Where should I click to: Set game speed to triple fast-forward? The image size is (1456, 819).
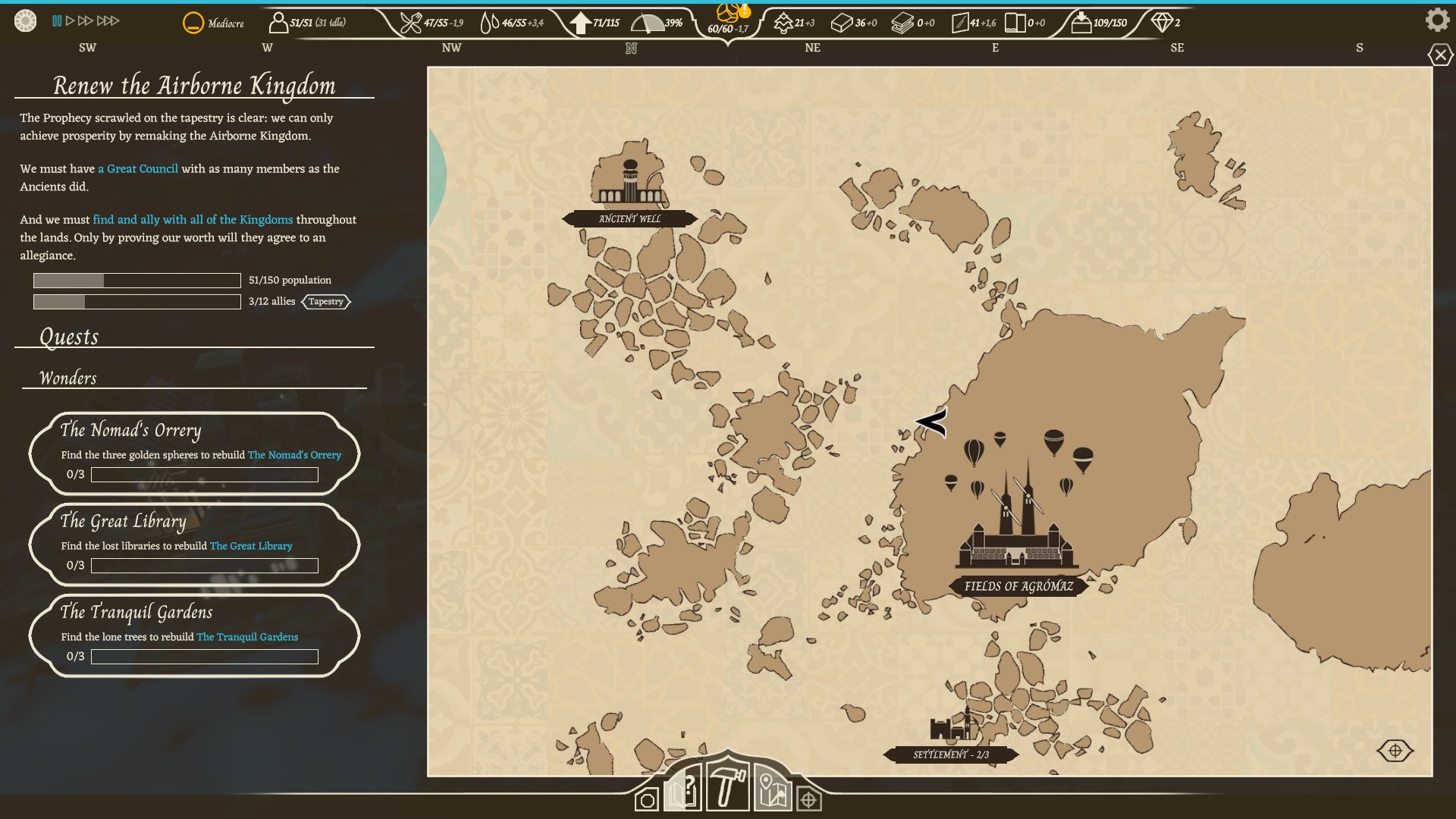[x=108, y=21]
